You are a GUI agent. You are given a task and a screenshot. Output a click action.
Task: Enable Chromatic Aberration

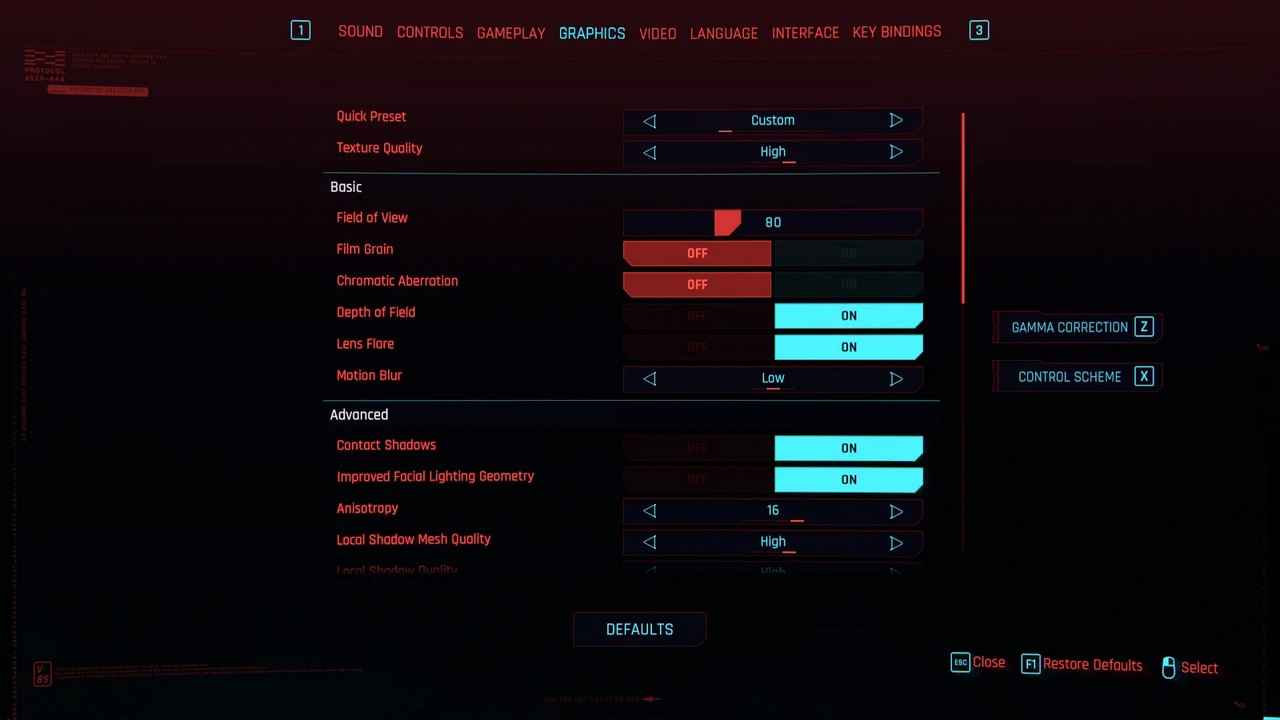click(x=848, y=284)
